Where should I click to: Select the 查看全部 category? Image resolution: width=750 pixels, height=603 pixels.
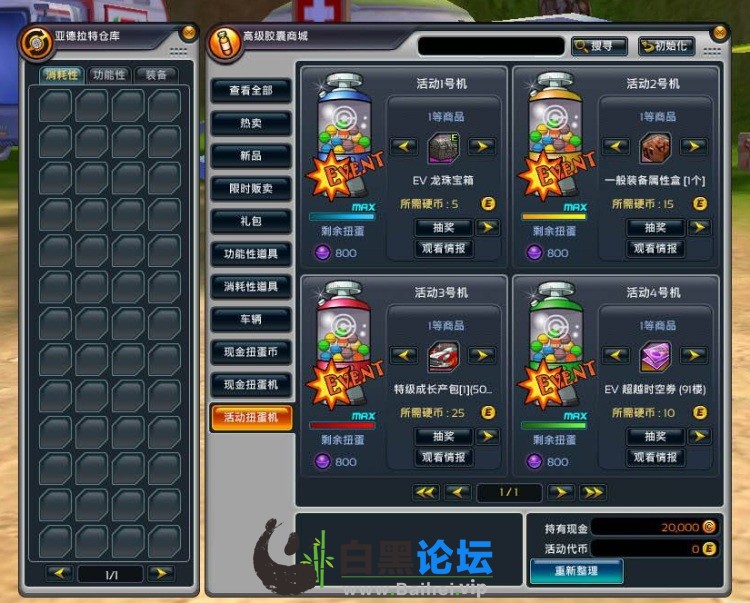251,91
